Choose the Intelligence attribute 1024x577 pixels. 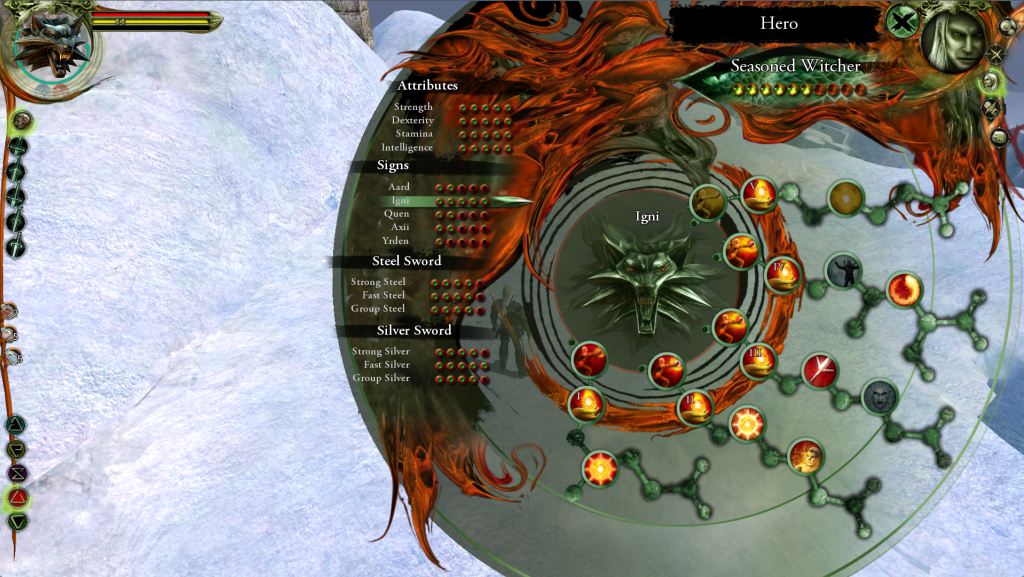pos(407,147)
